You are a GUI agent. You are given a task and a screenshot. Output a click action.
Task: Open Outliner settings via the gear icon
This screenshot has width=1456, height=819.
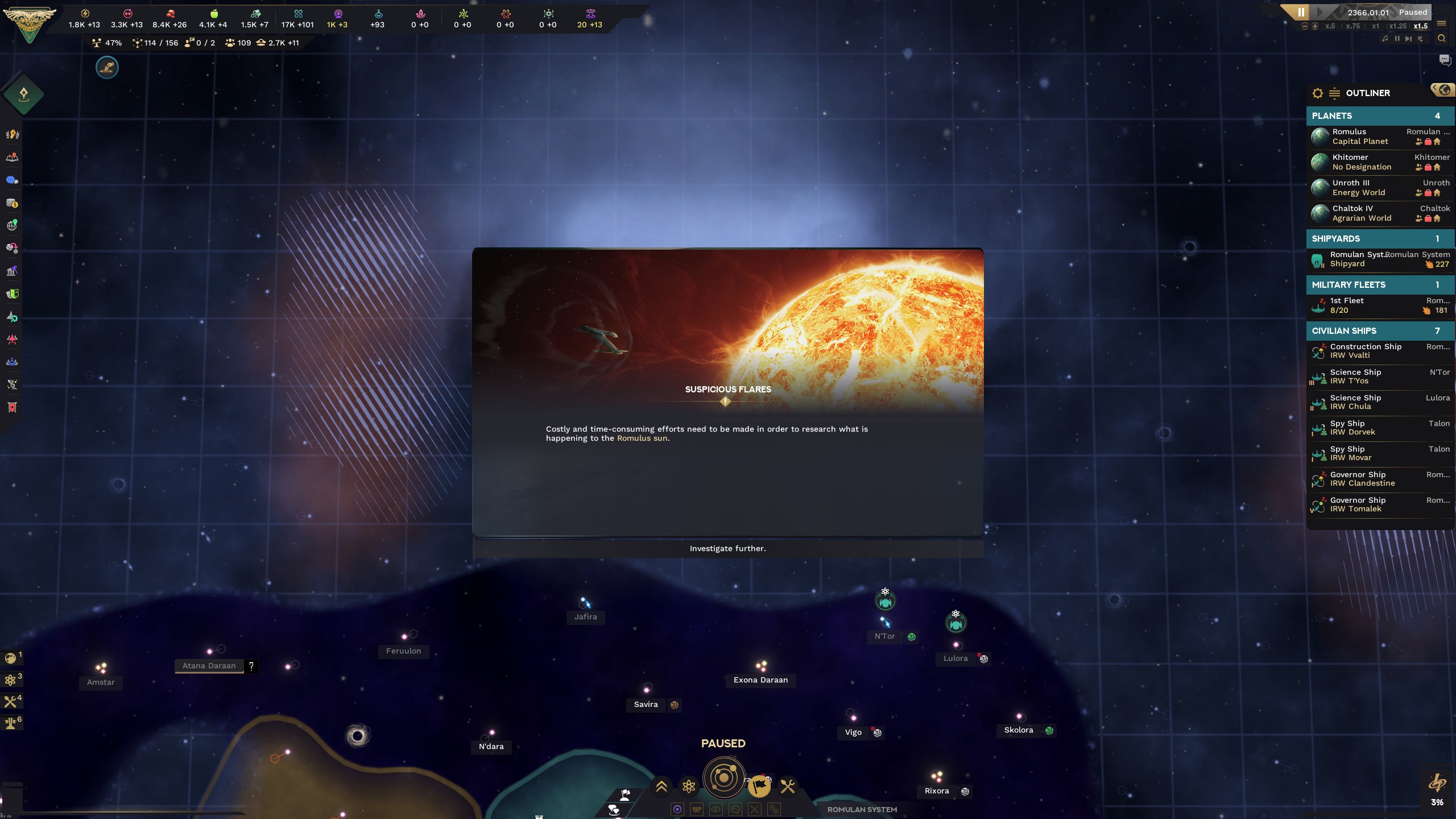point(1318,93)
